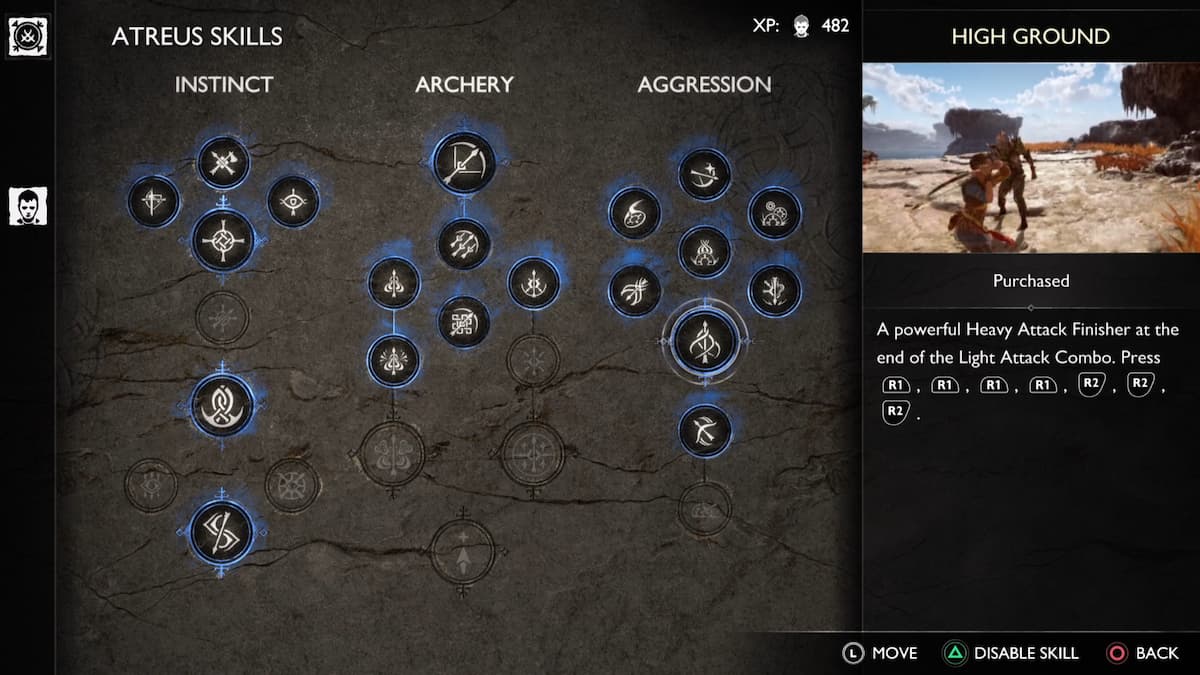The image size is (1200, 675).
Task: Pick the triple arrows Archery skill
Action: 464,243
